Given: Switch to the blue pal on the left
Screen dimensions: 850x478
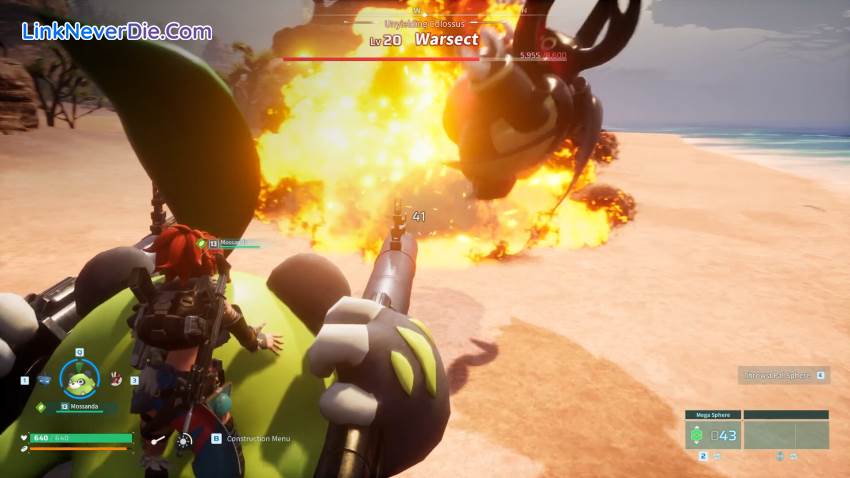Looking at the screenshot, I should point(43,380).
